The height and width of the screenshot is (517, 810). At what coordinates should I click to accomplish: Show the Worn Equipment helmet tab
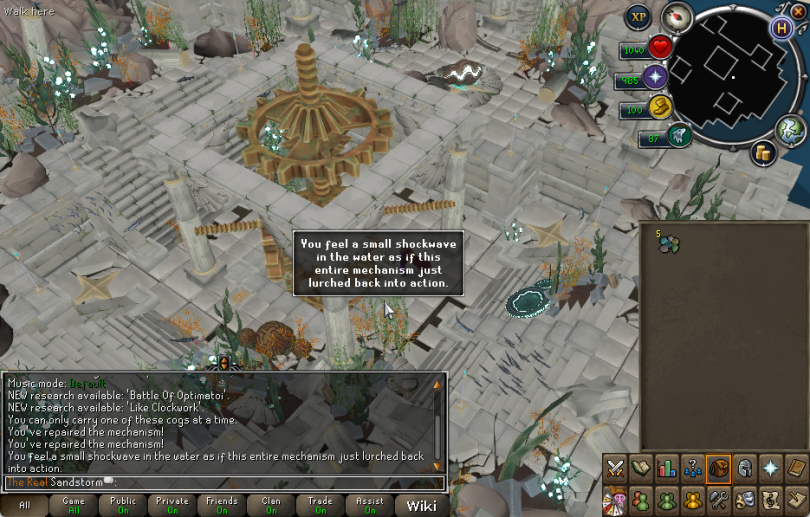point(745,468)
